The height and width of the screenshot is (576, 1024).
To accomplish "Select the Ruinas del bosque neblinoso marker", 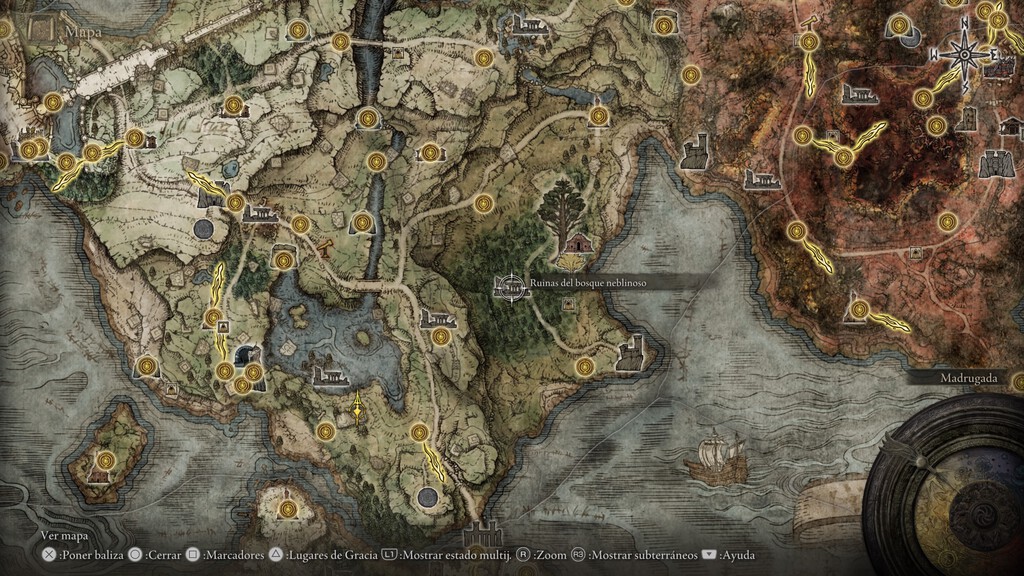I will pos(510,285).
